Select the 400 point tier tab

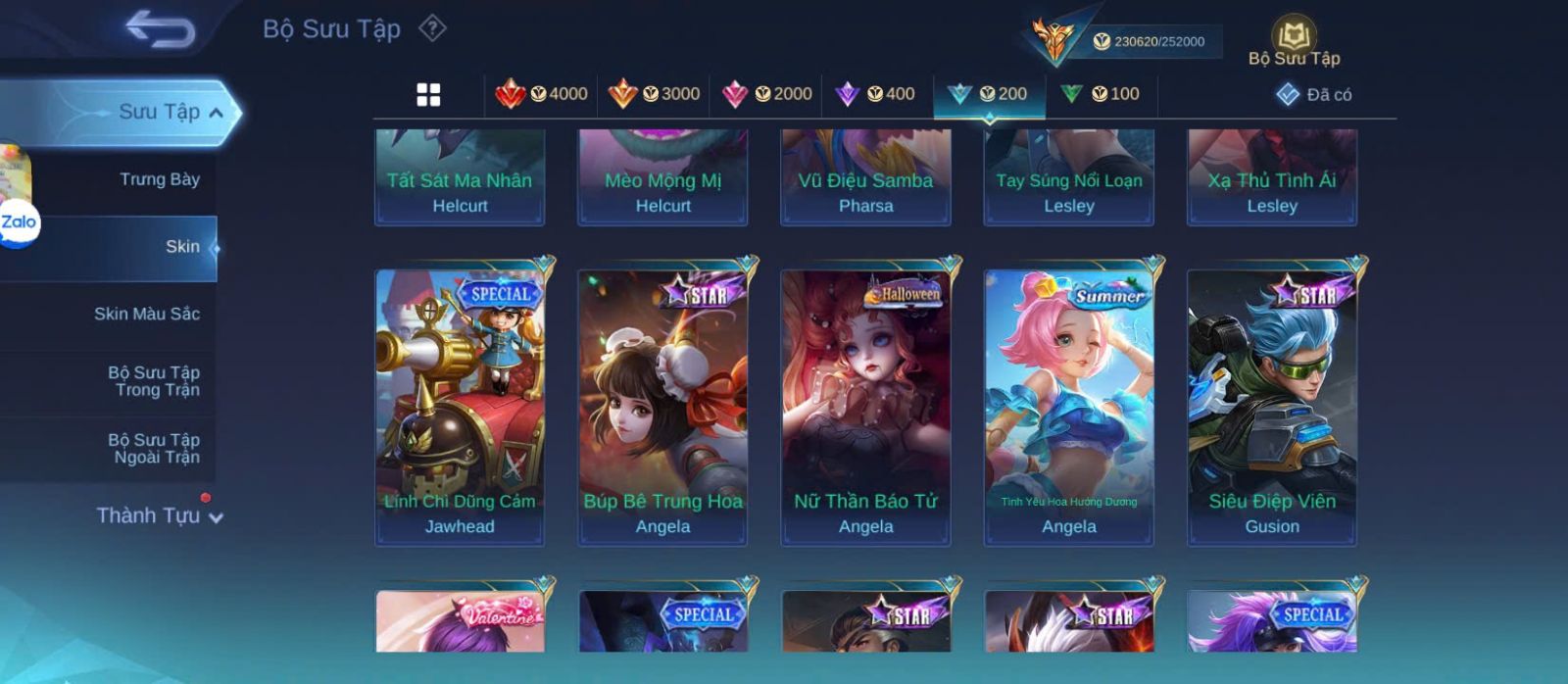875,94
